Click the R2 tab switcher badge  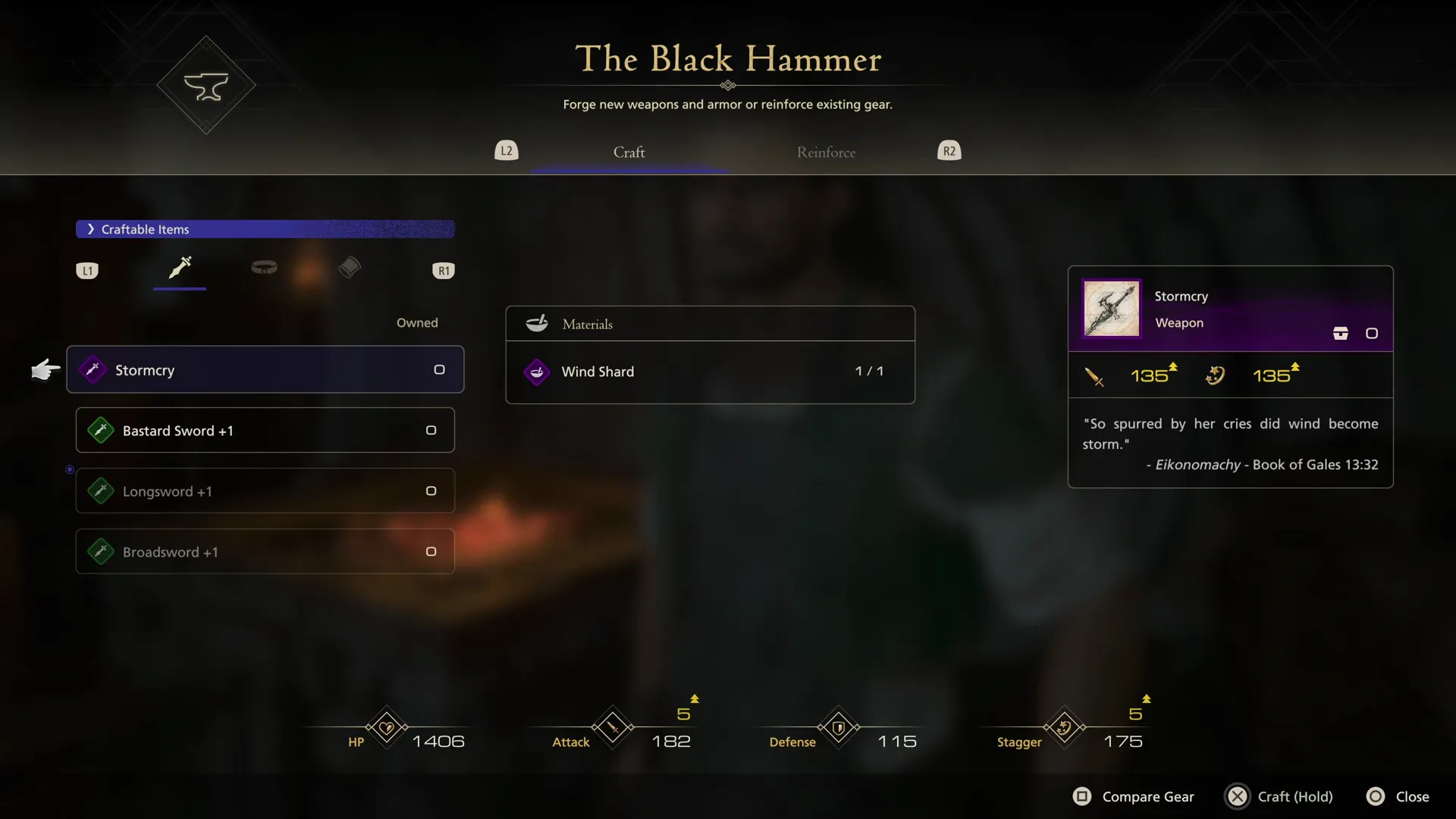949,150
